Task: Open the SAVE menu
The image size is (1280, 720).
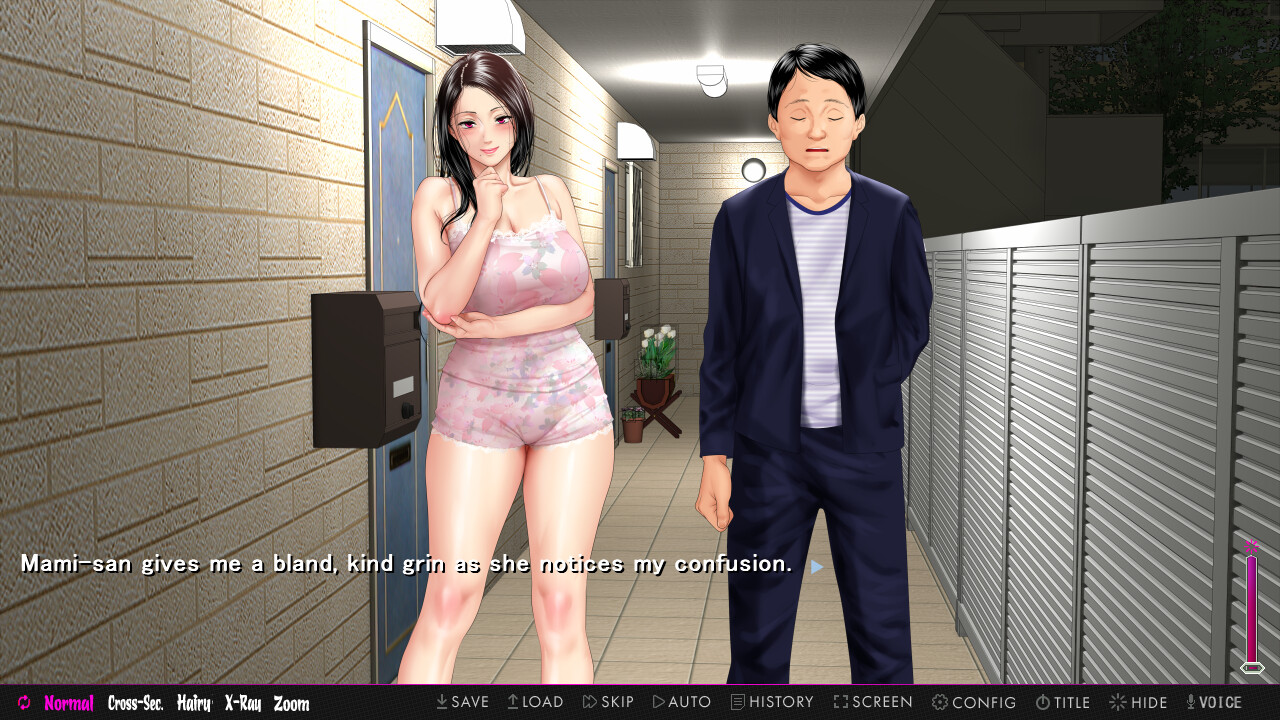Action: (462, 702)
